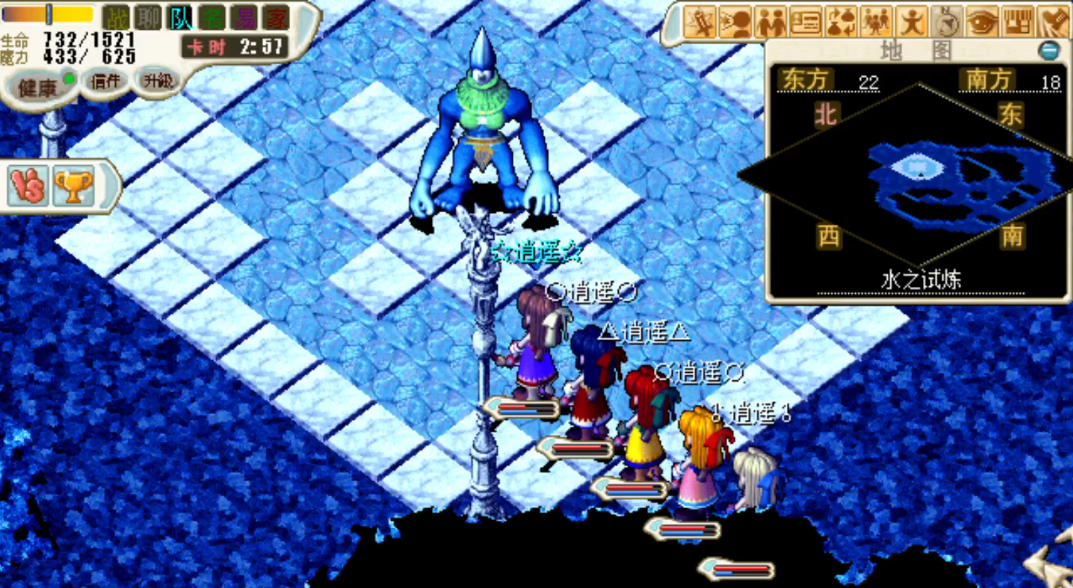This screenshot has width=1073, height=588.
Task: Click the eye icon in the toolbar
Action: [x=982, y=20]
